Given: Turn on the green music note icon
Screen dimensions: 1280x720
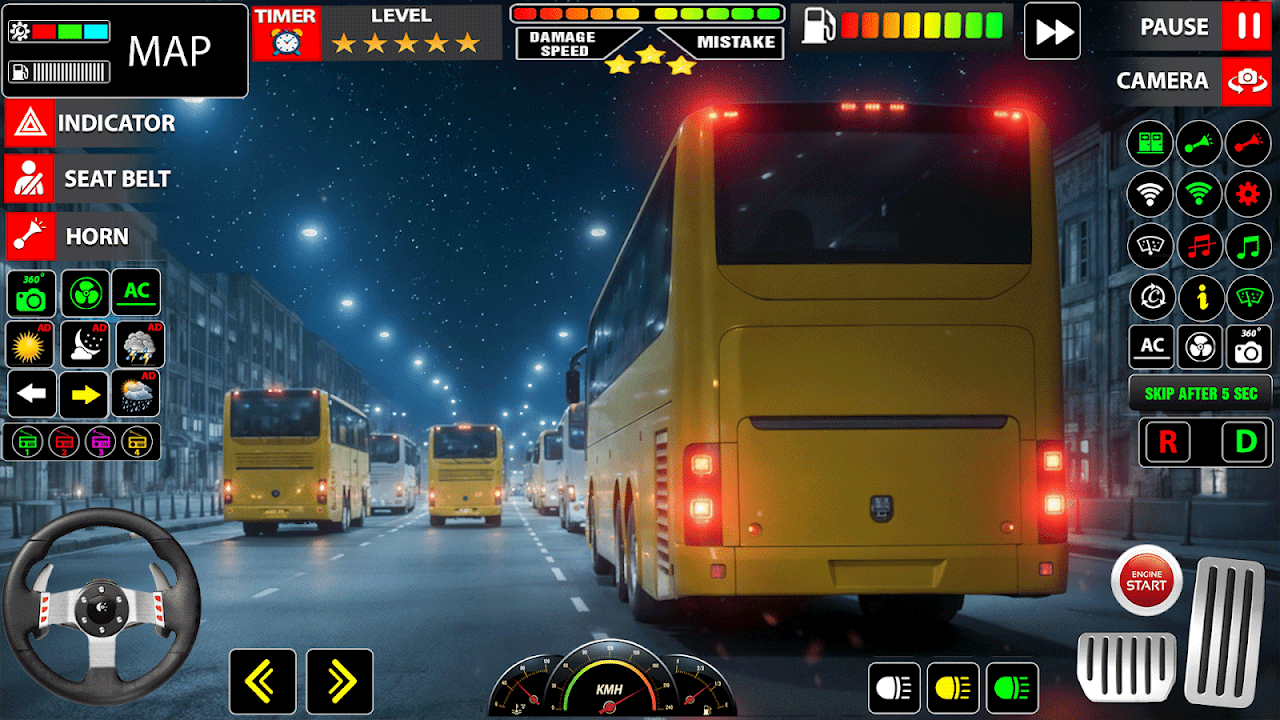Looking at the screenshot, I should (x=1248, y=246).
